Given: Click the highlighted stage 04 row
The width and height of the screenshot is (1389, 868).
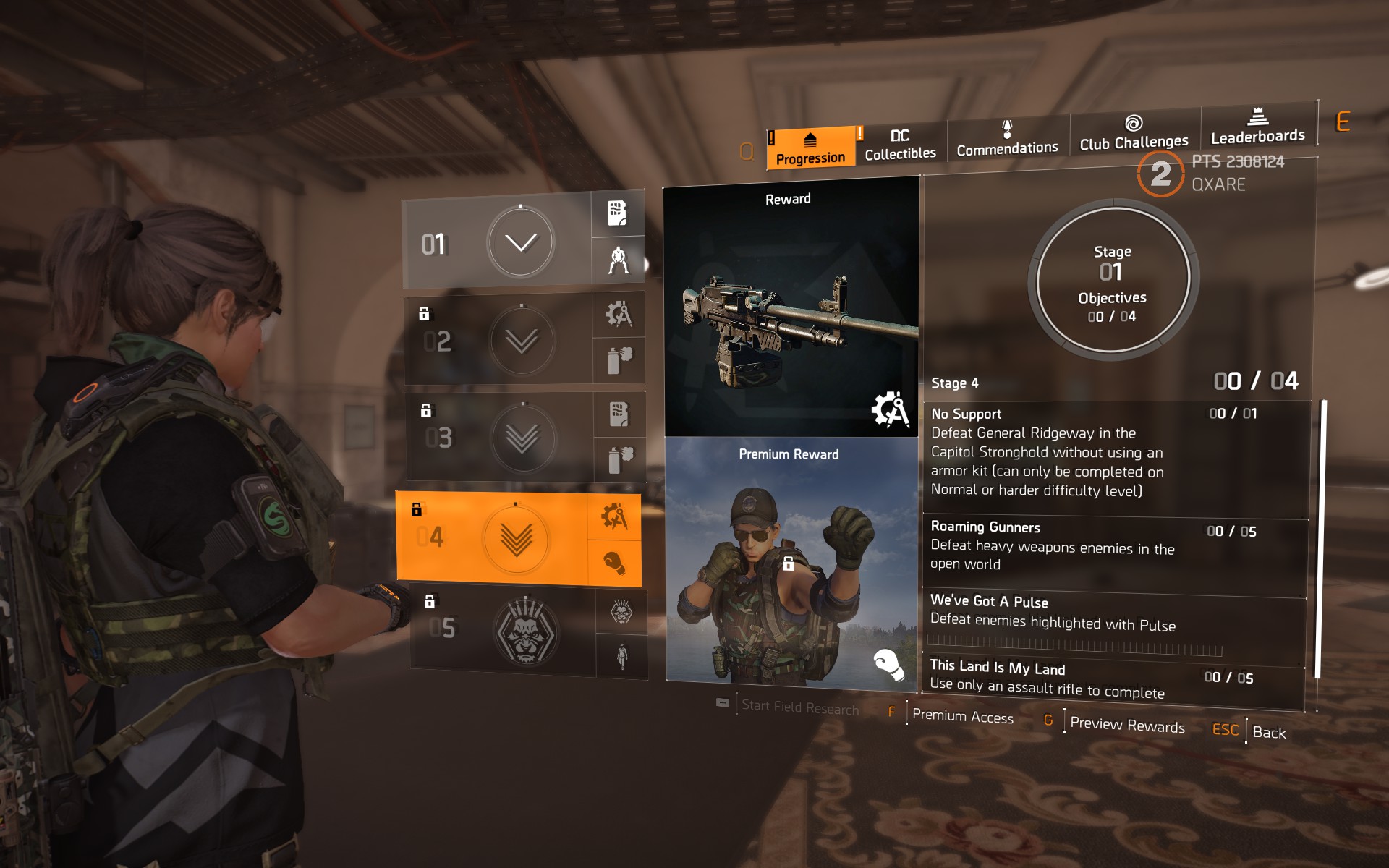Looking at the screenshot, I should [x=492, y=537].
